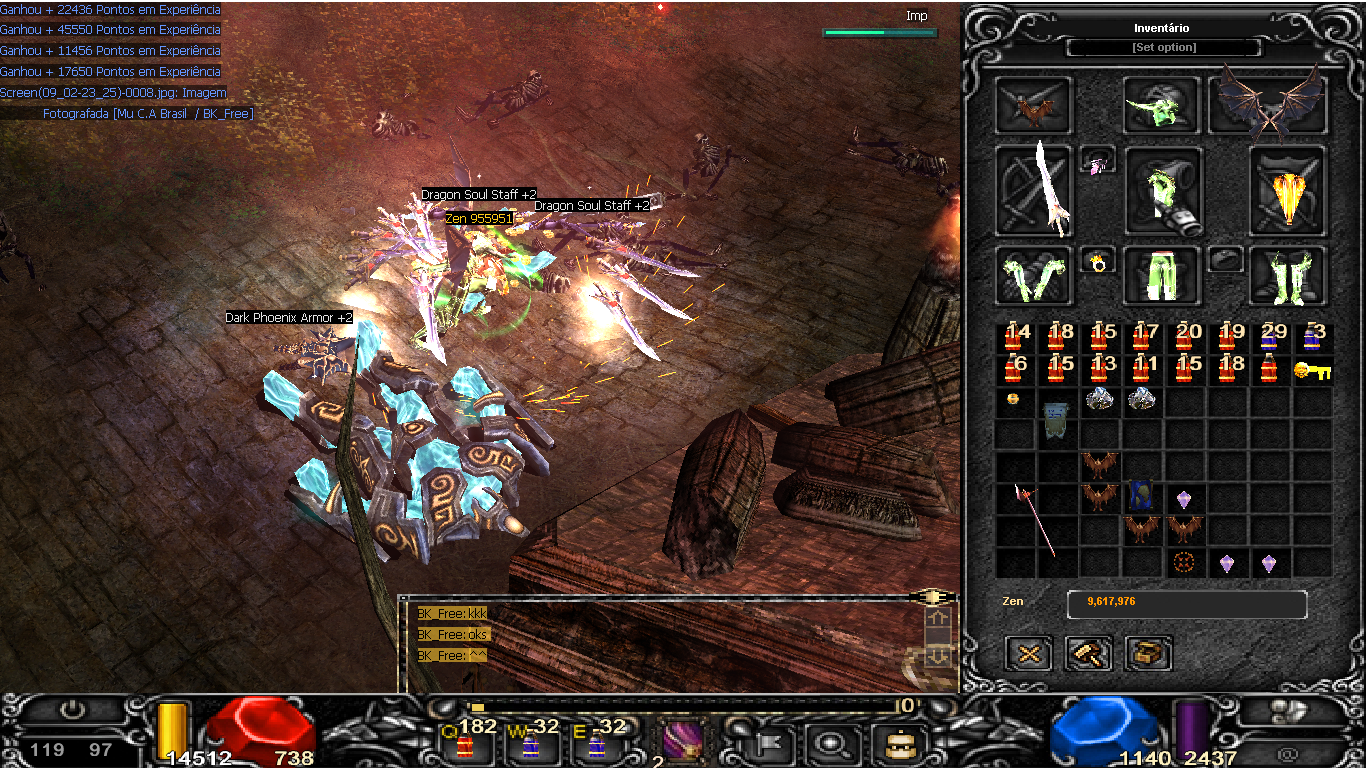Click the equipped green helmet slot
The image size is (1366, 768).
click(1161, 105)
